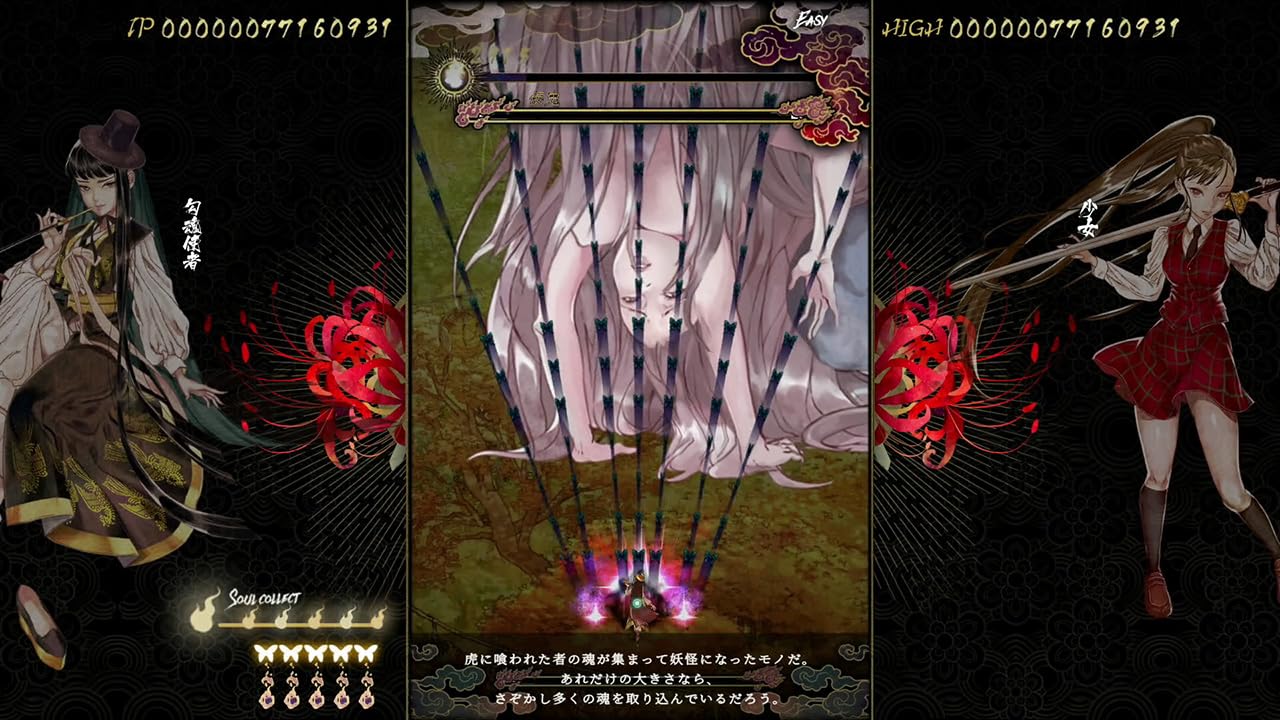The width and height of the screenshot is (1280, 720).
Task: Click the EASY difficulty badge
Action: click(812, 17)
